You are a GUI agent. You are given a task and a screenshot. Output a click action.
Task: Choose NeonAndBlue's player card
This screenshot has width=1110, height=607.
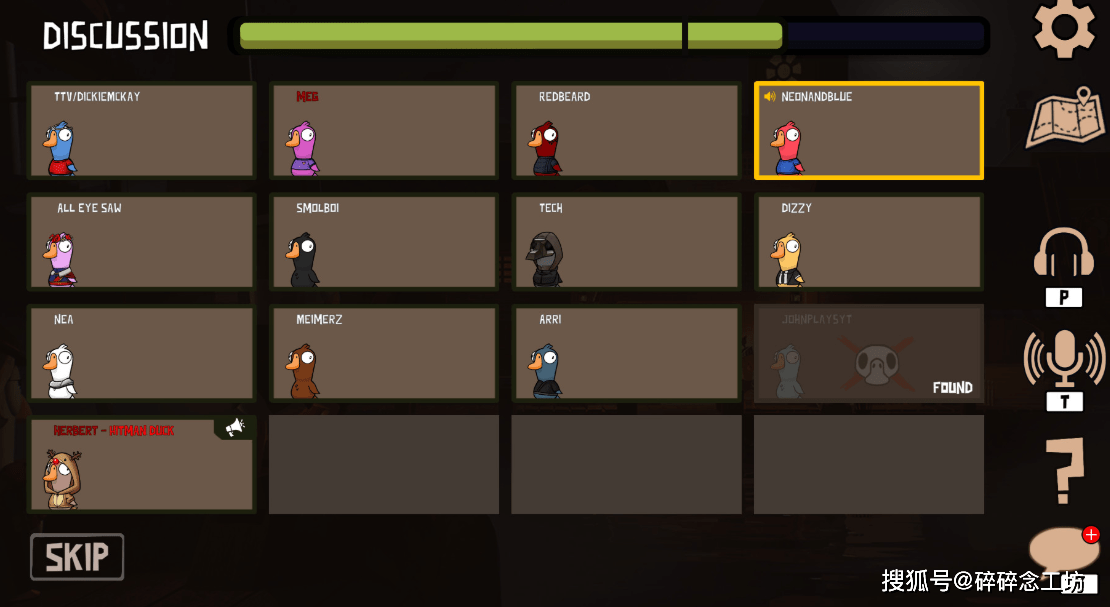click(869, 131)
